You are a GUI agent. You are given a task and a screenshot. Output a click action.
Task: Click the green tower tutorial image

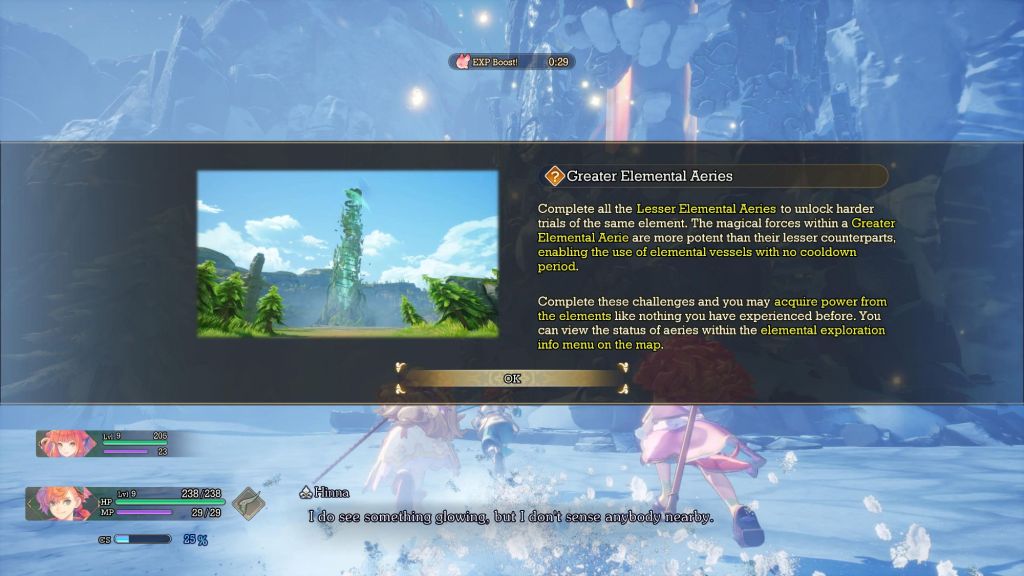tap(347, 253)
